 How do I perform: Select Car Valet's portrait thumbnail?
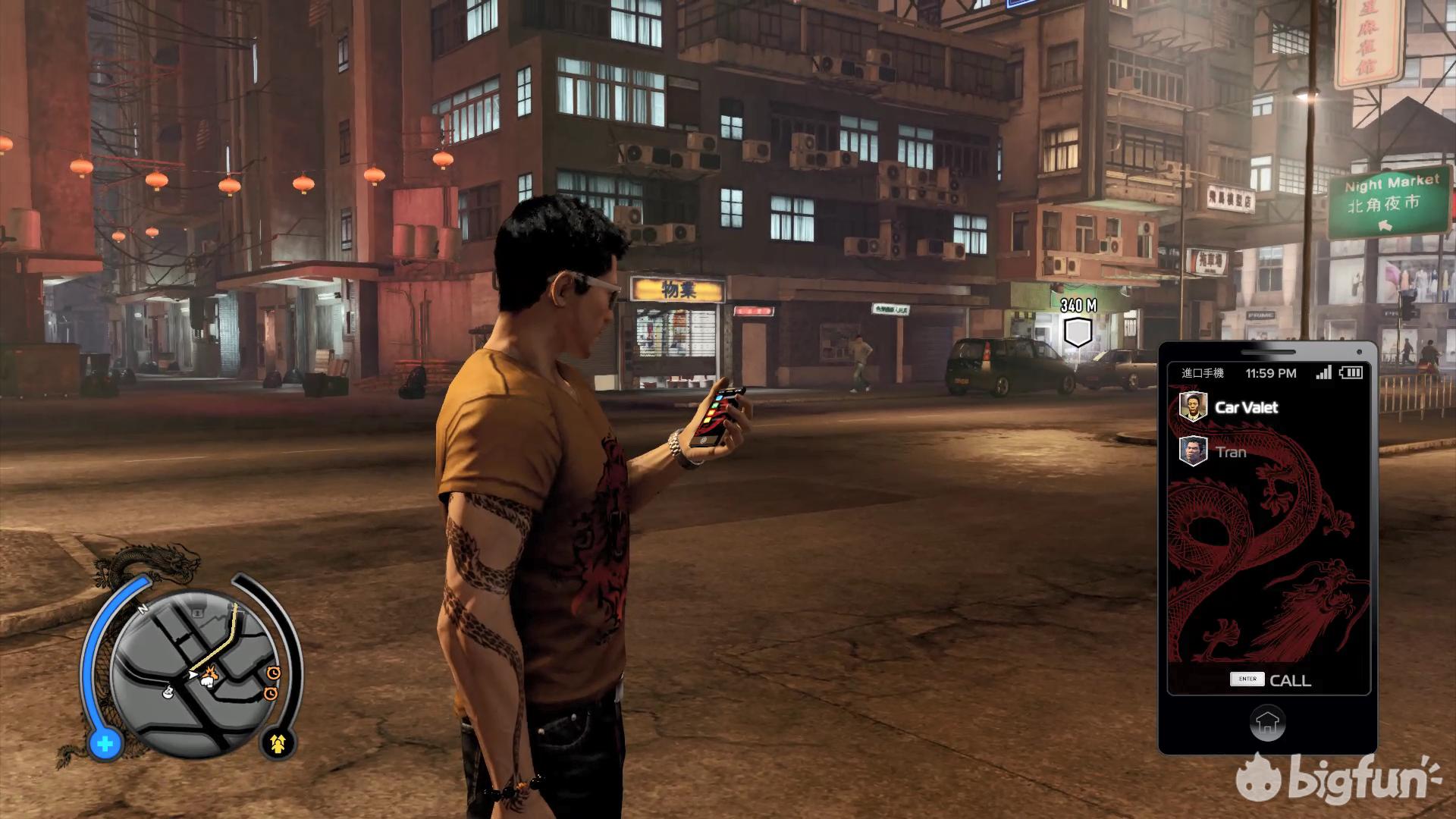pos(1193,406)
